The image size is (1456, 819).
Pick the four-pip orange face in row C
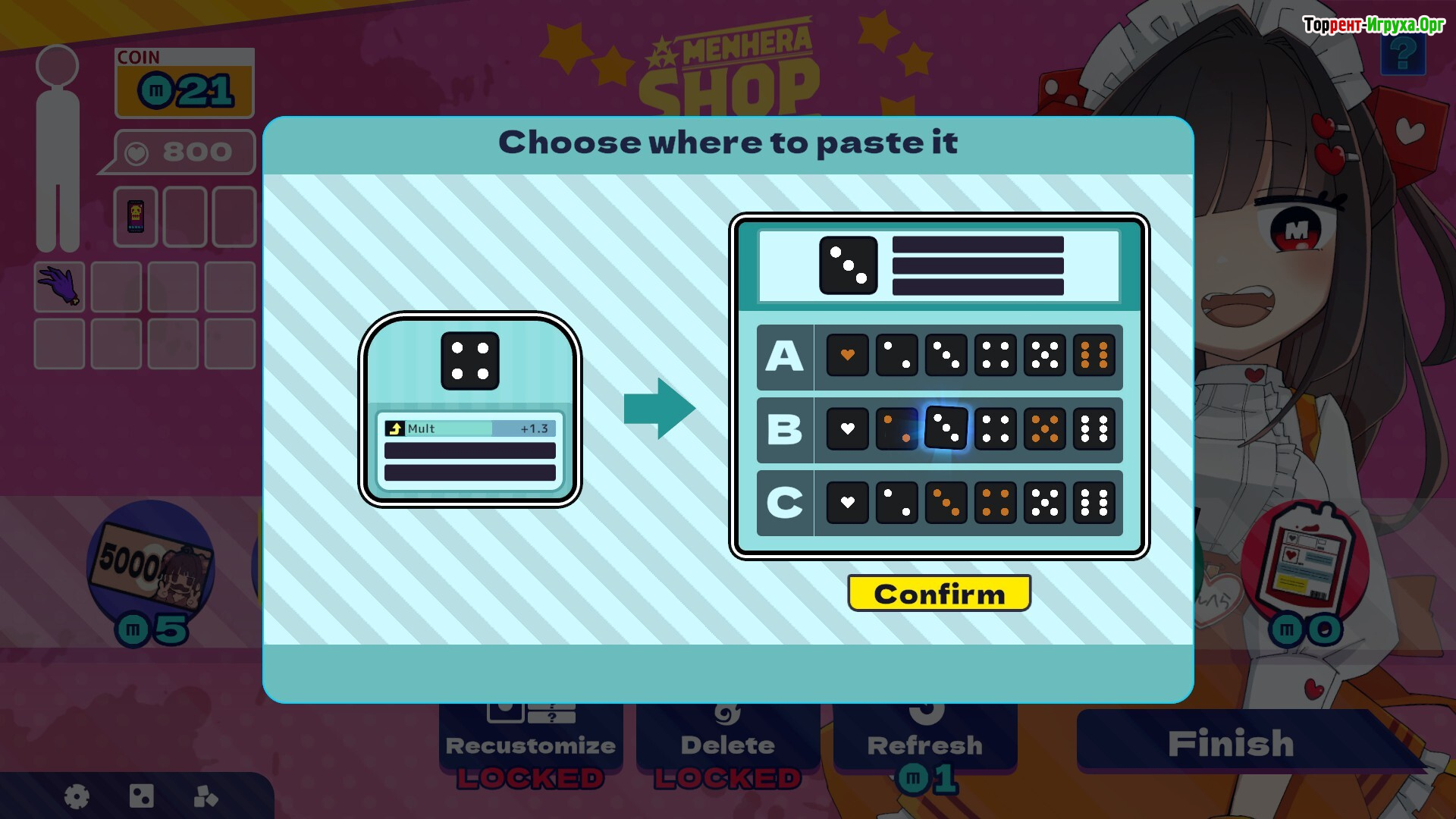tap(995, 502)
